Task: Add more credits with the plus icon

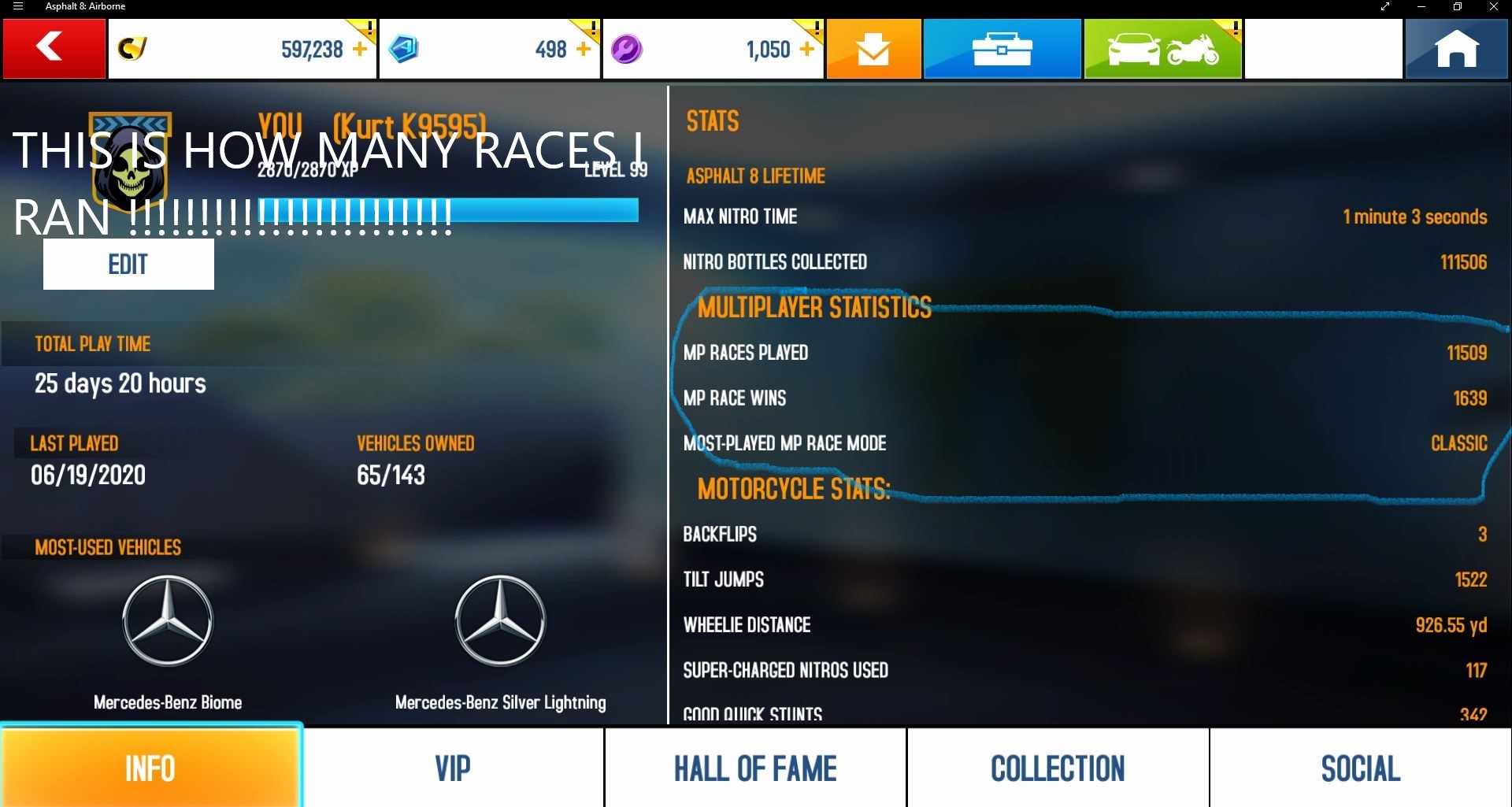Action: 360,49
